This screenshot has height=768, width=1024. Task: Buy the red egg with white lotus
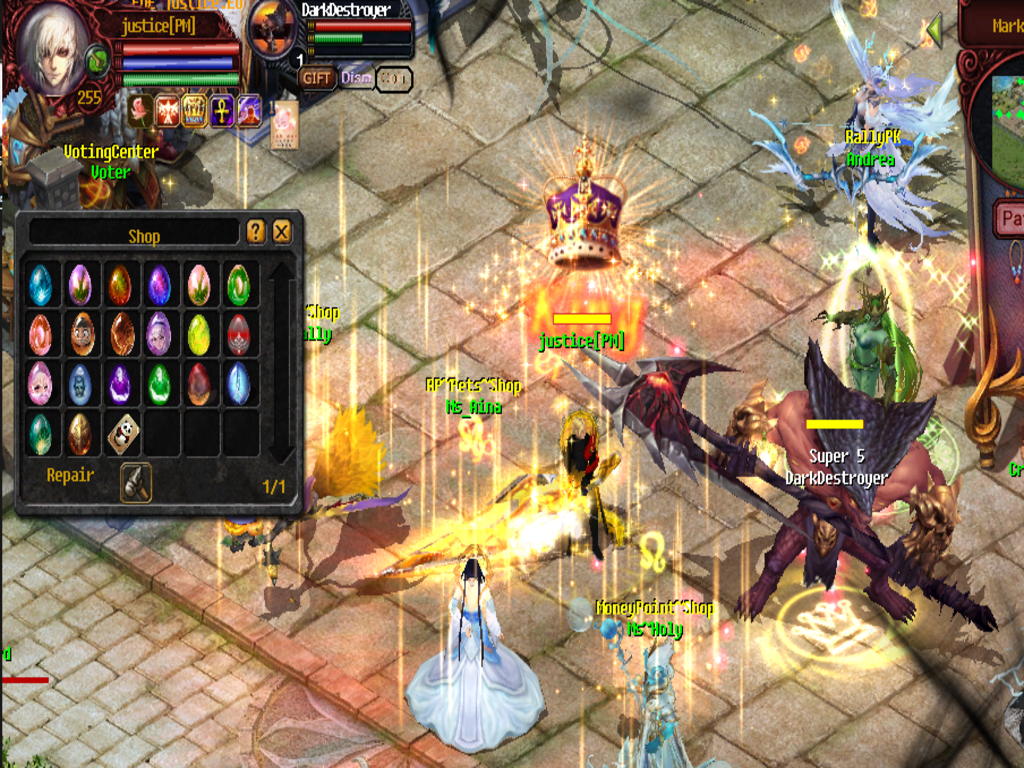click(238, 334)
